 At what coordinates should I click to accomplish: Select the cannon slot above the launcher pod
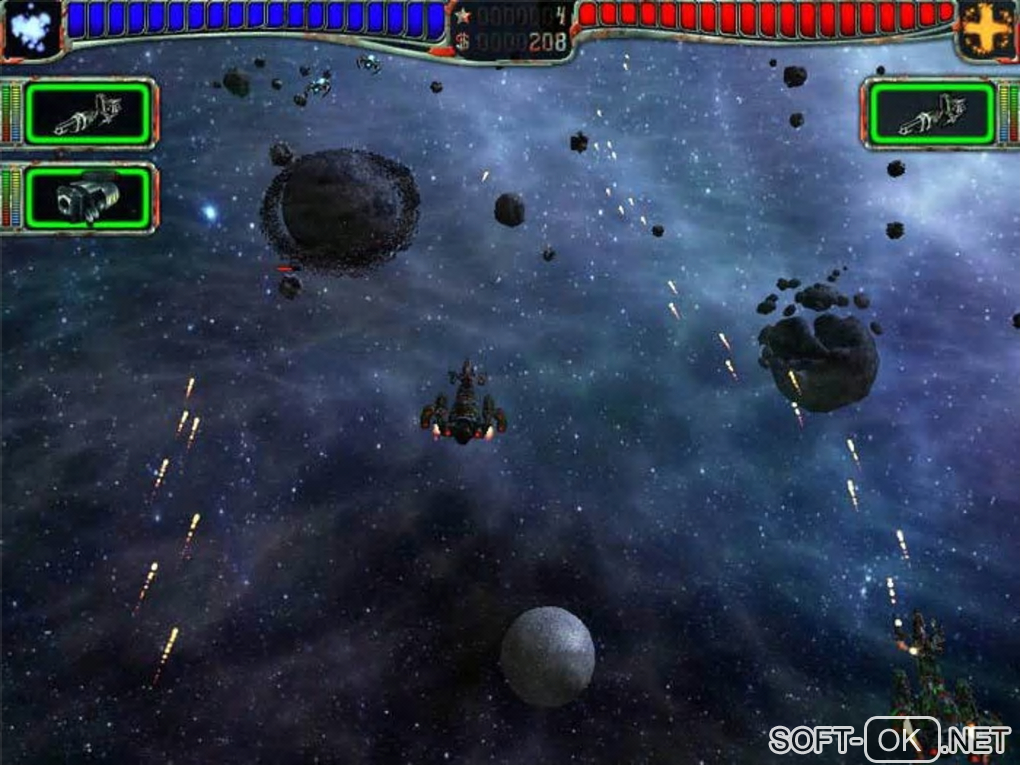tap(89, 113)
